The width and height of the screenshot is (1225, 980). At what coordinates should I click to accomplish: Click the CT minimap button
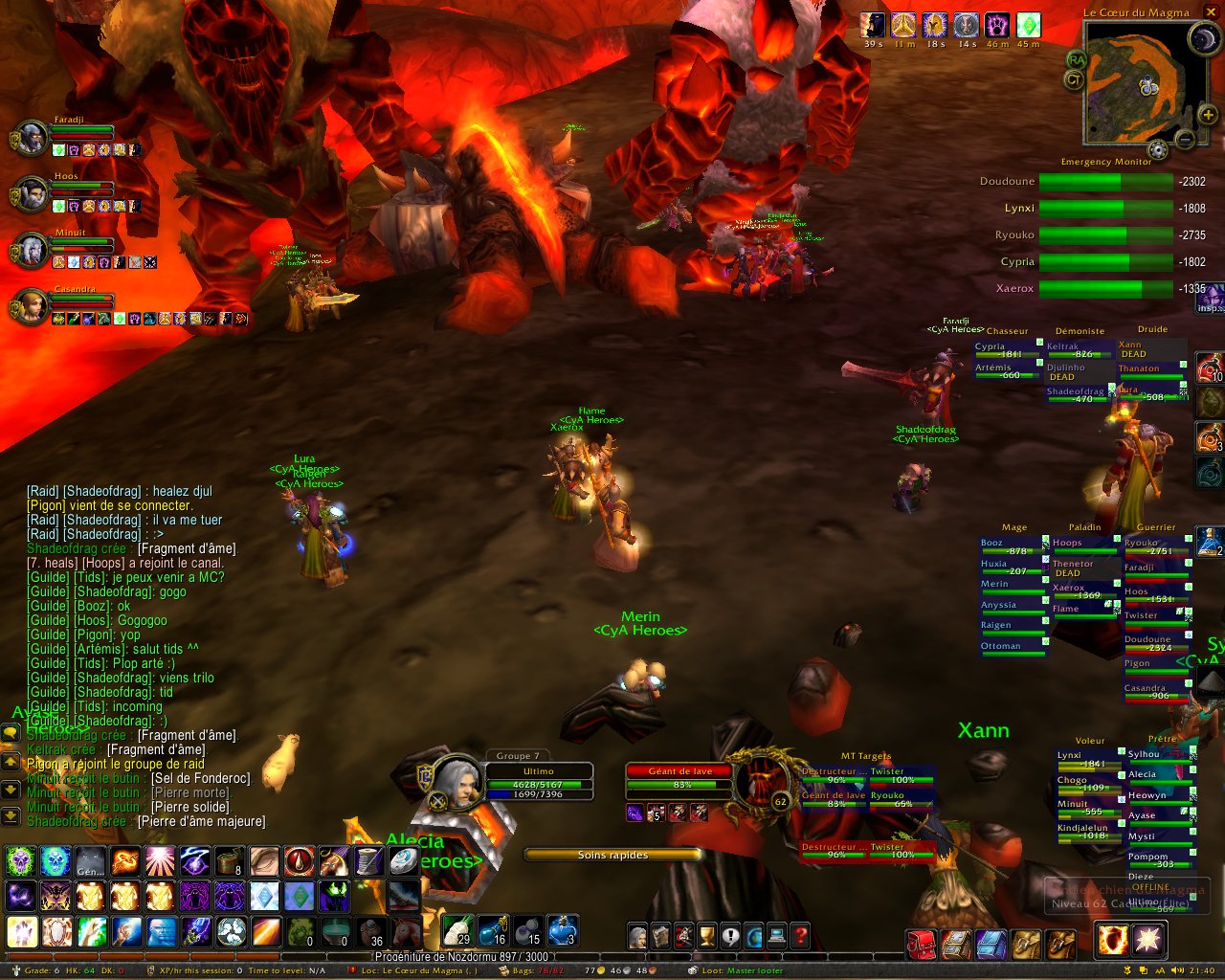pos(1075,80)
